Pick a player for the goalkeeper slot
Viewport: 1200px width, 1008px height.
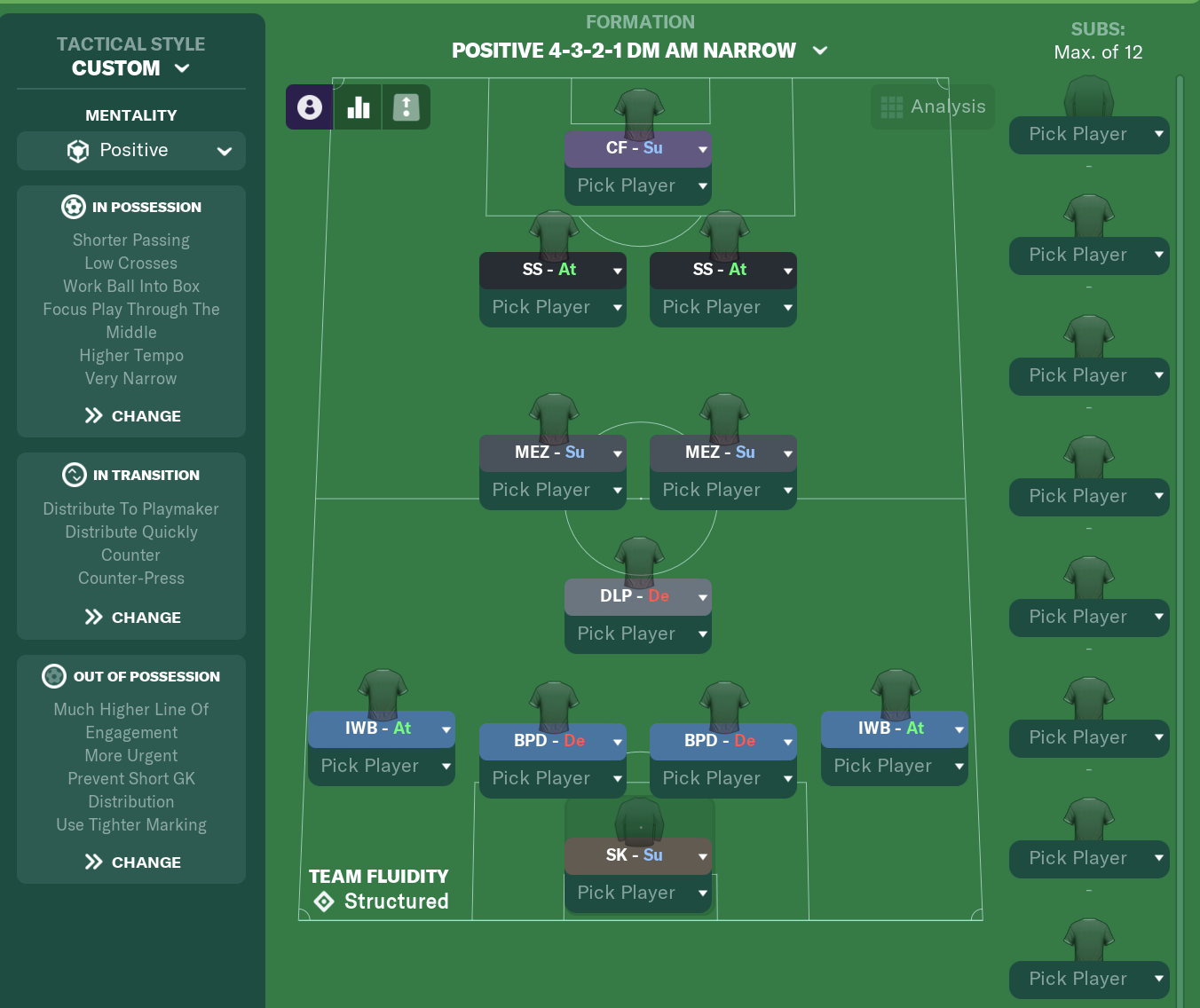(637, 894)
